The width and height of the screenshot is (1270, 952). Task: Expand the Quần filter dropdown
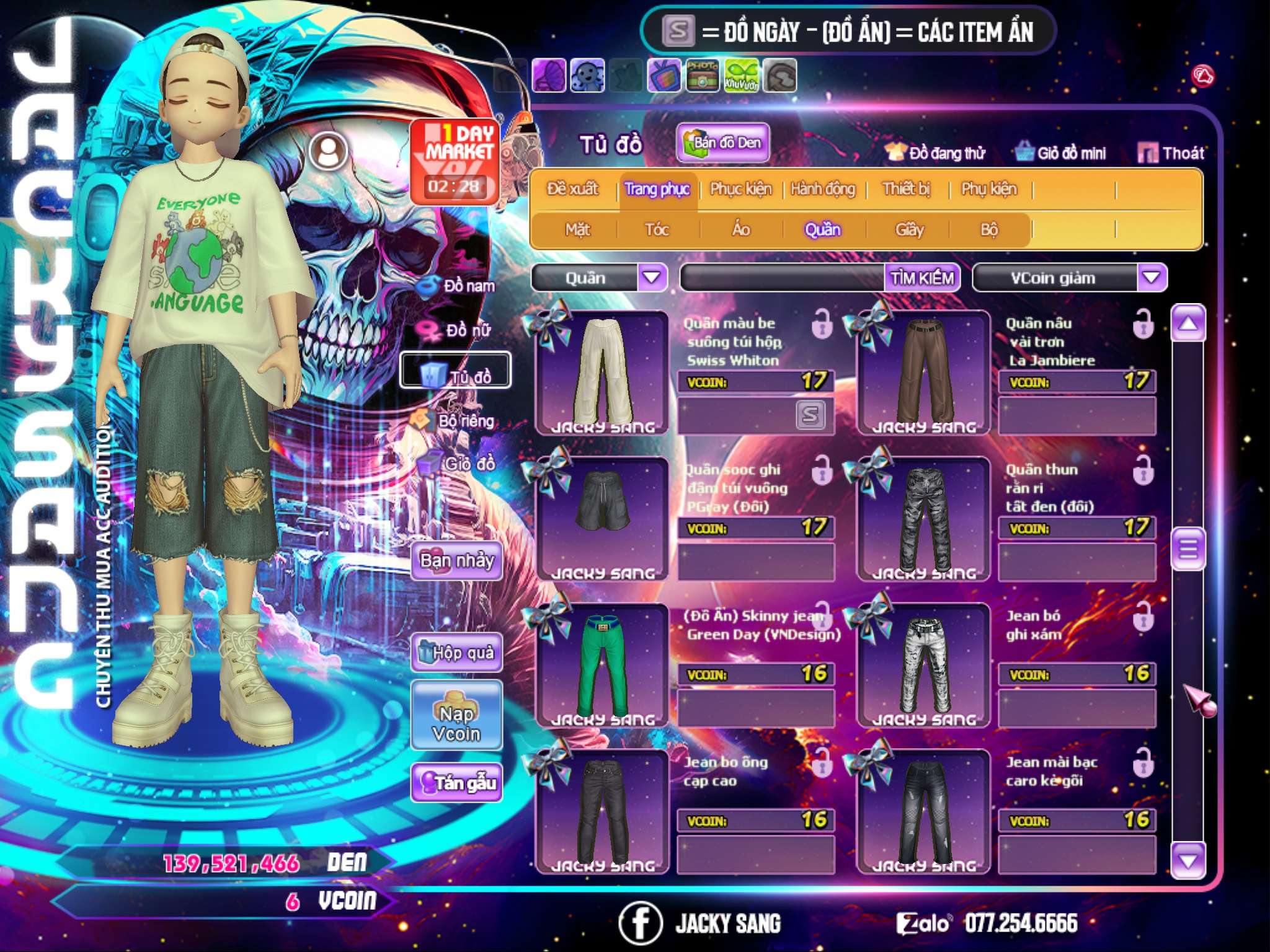click(652, 277)
